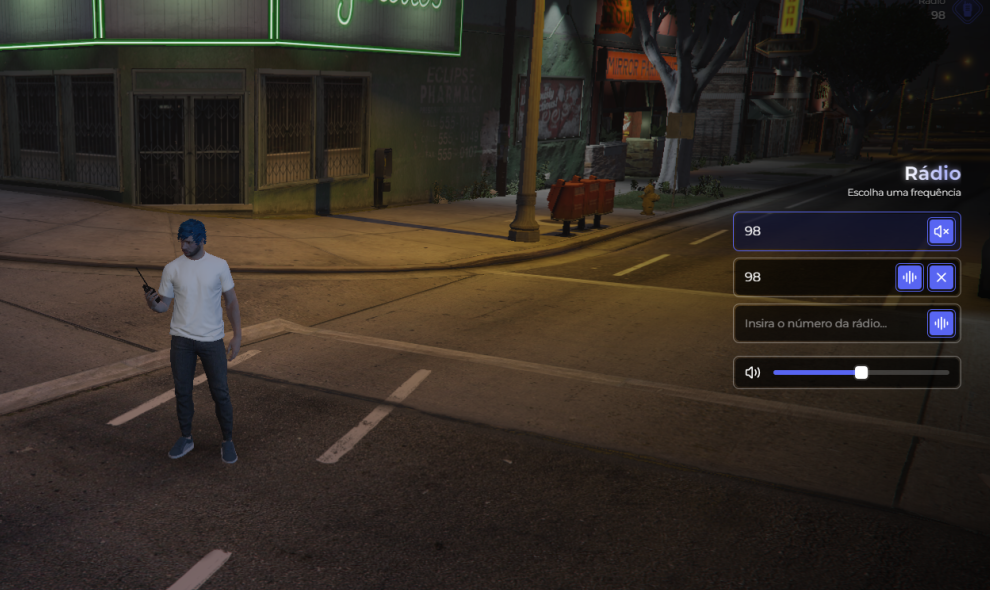Image resolution: width=990 pixels, height=590 pixels.
Task: Click the waveform button beside the radio number input
Action: [941, 324]
